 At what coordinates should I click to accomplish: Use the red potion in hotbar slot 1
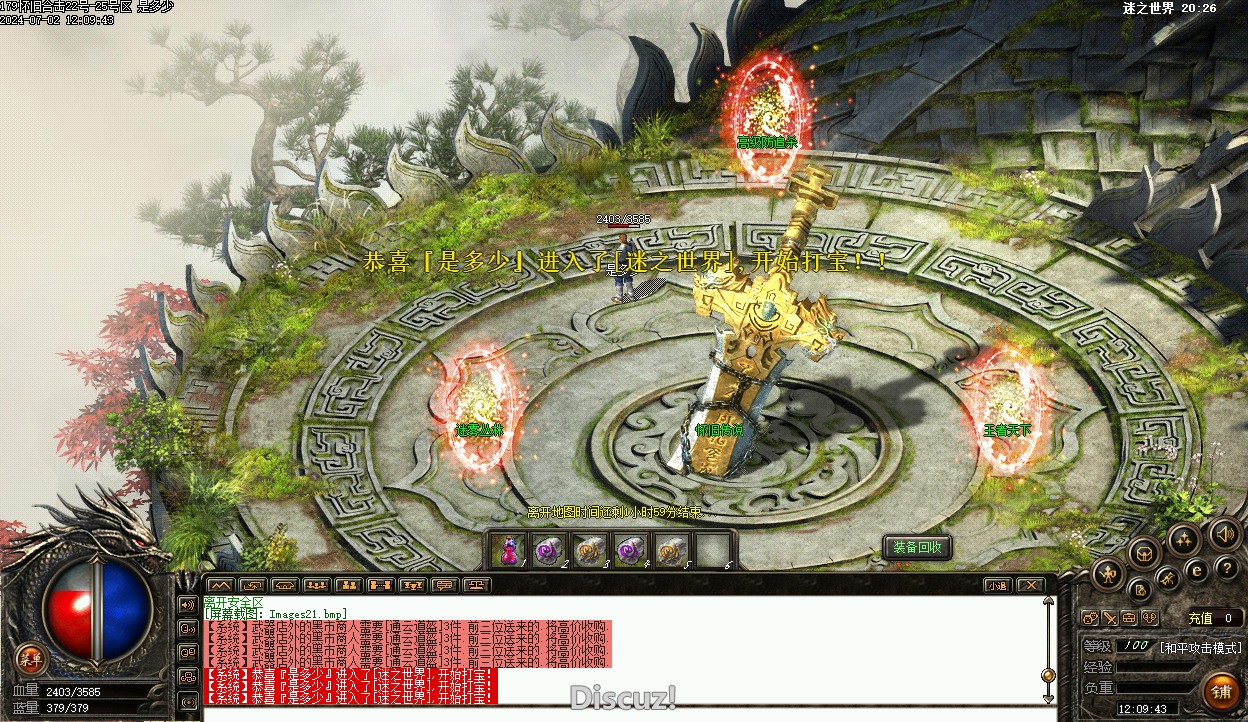[x=510, y=550]
